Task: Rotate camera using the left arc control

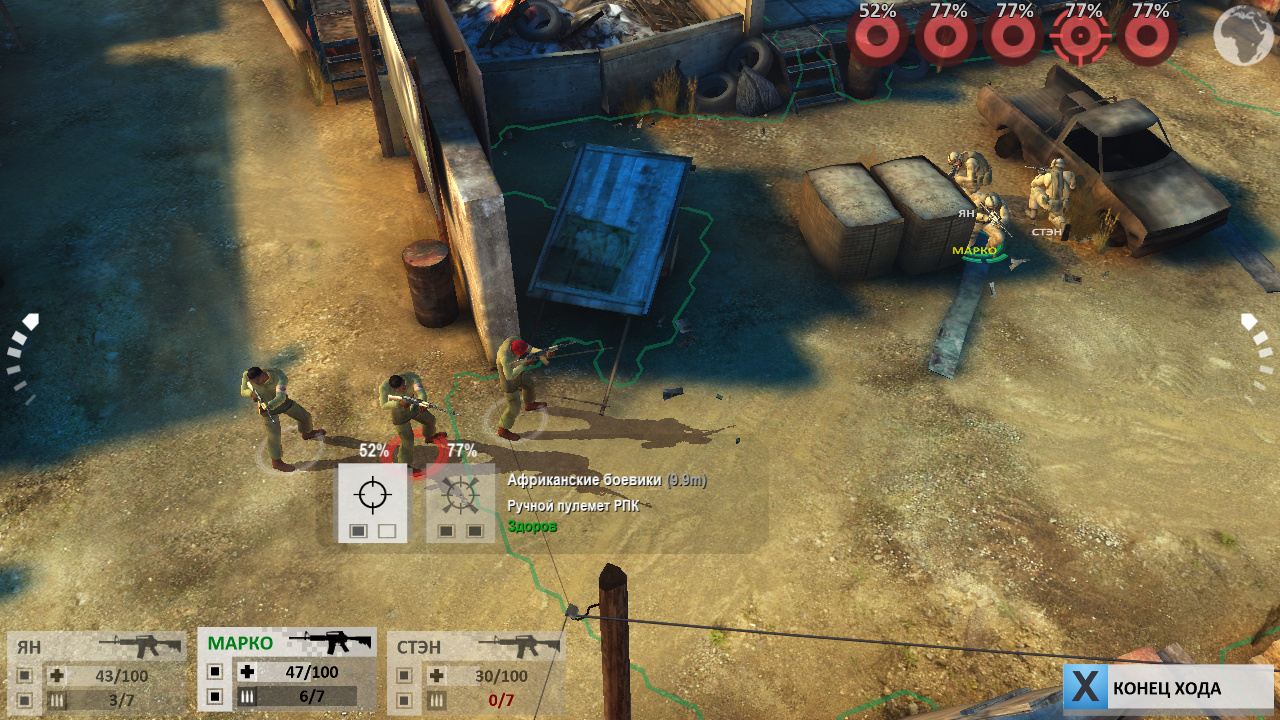Action: (x=22, y=355)
